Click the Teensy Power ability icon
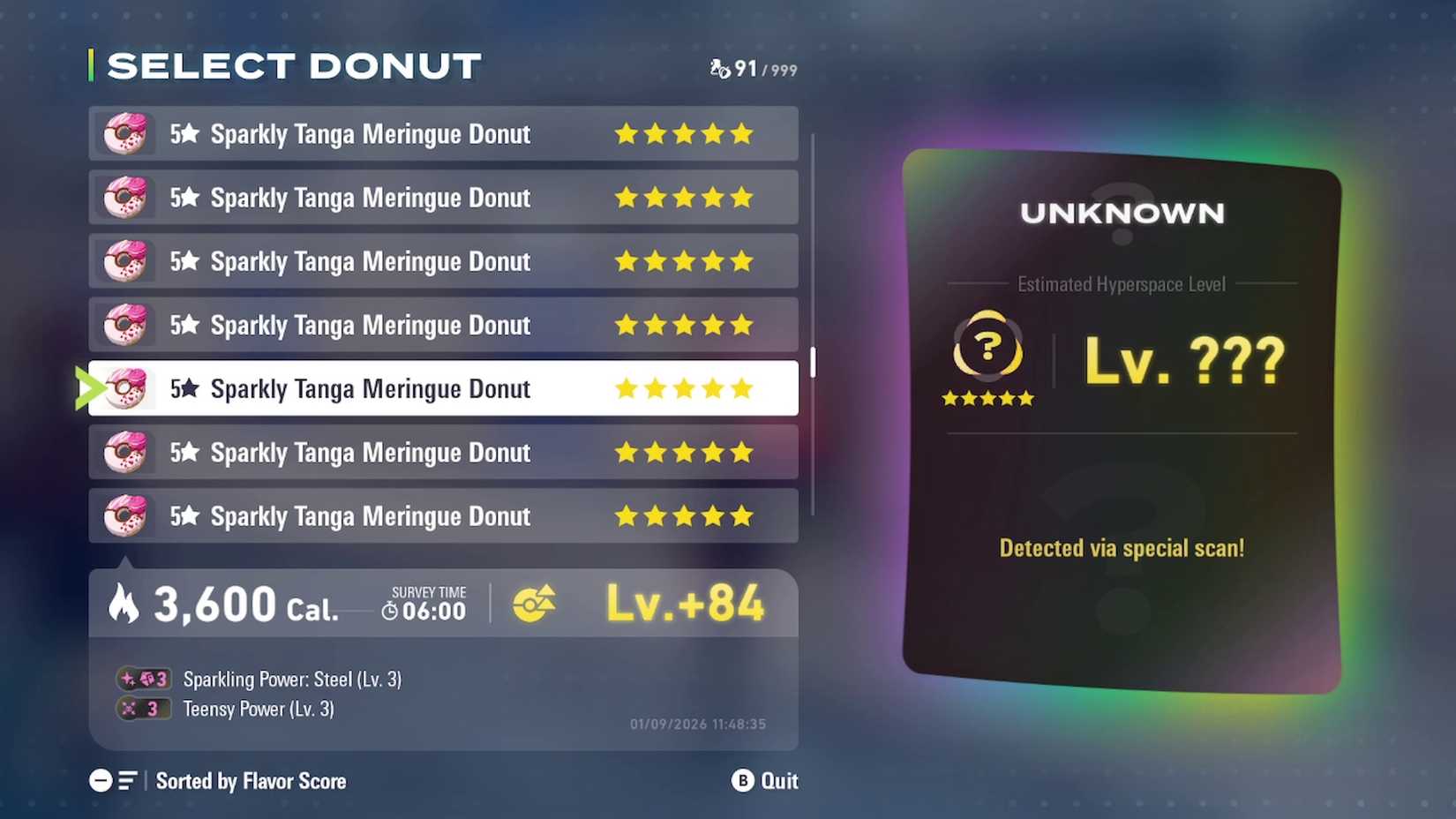Image resolution: width=1456 pixels, height=819 pixels. tap(144, 709)
